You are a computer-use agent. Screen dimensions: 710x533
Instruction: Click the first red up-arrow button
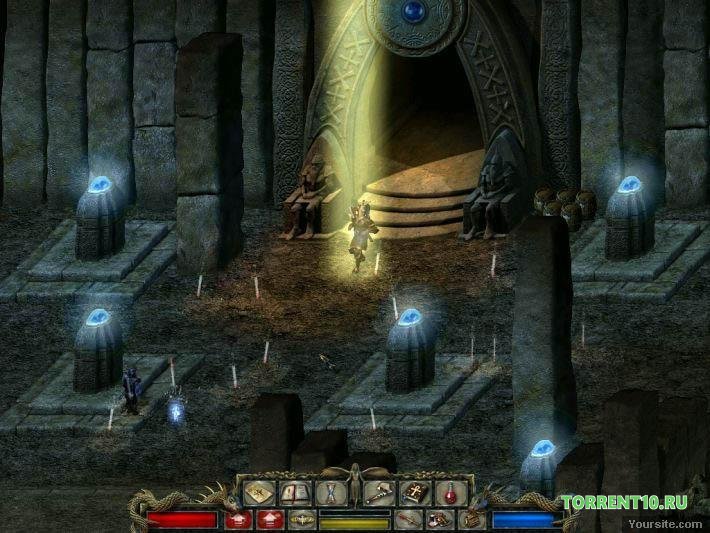(238, 519)
